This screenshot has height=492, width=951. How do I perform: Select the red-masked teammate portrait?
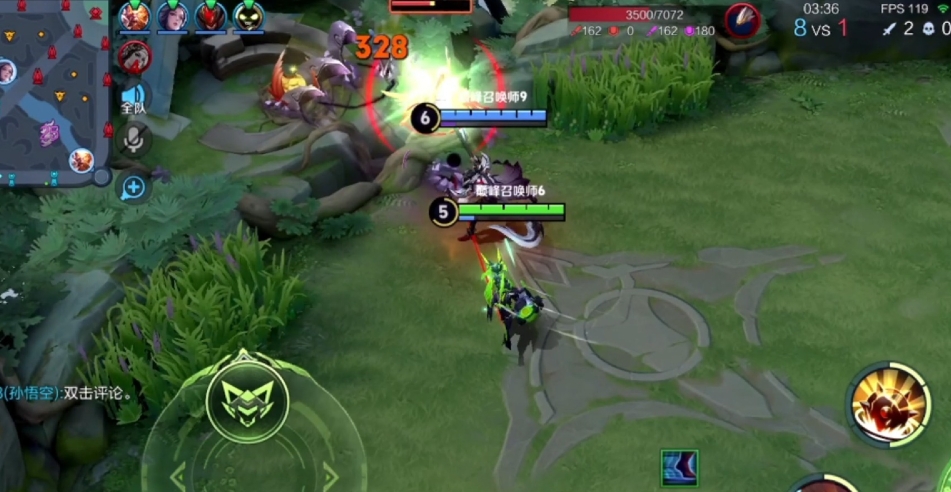(210, 16)
